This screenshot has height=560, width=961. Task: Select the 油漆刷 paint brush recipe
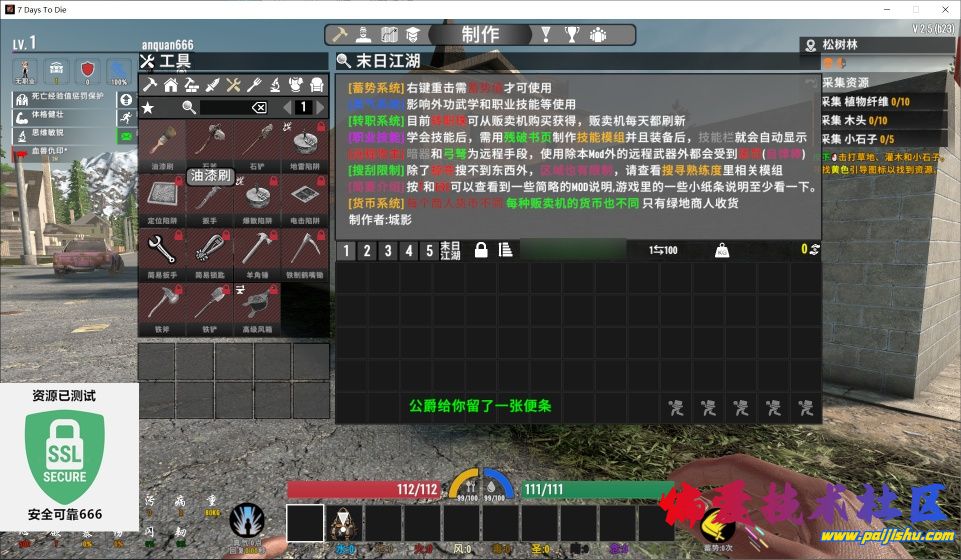[162, 145]
